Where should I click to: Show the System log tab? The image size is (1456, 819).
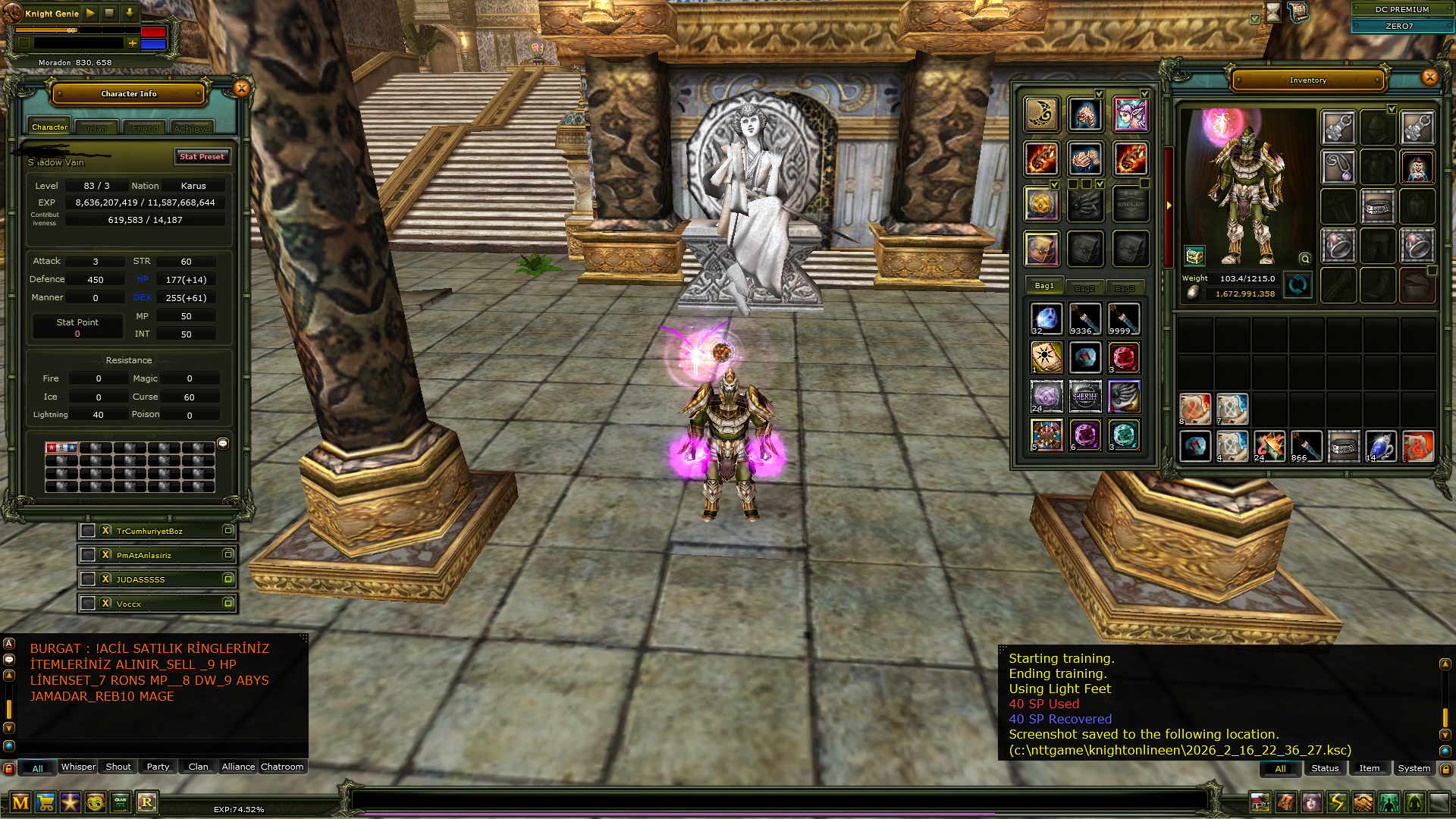coord(1414,768)
